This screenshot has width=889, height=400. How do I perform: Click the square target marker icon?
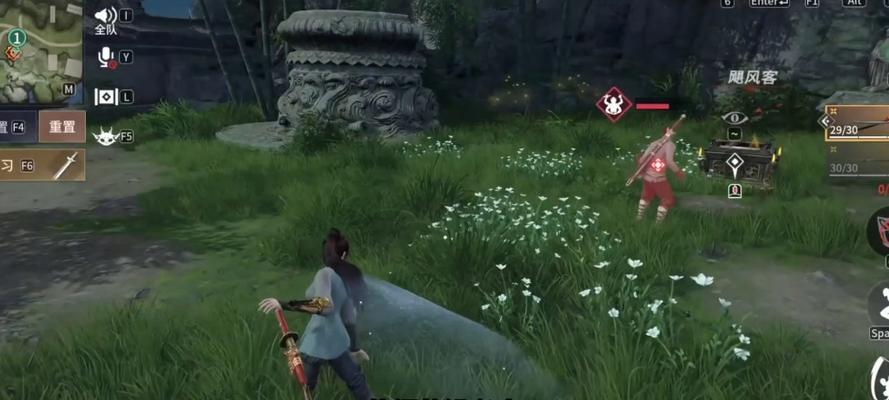click(105, 96)
